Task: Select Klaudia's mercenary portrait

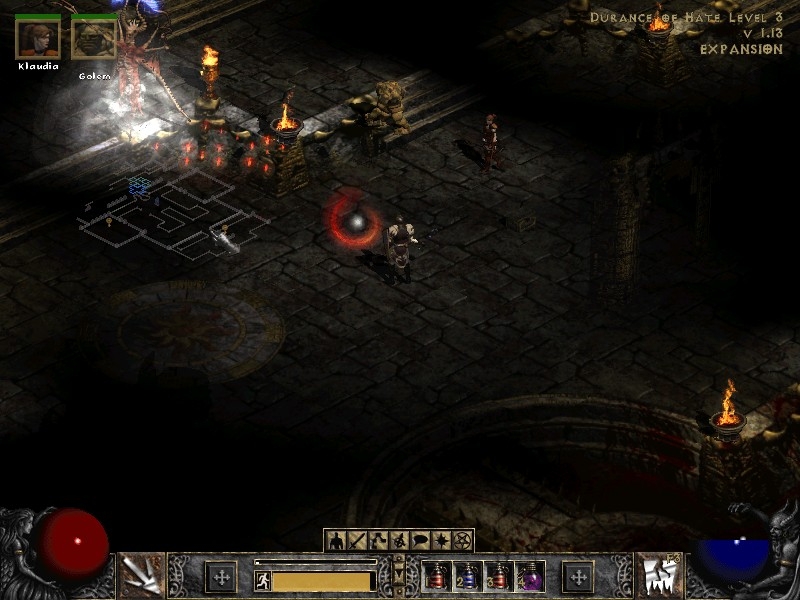Action: click(x=38, y=38)
